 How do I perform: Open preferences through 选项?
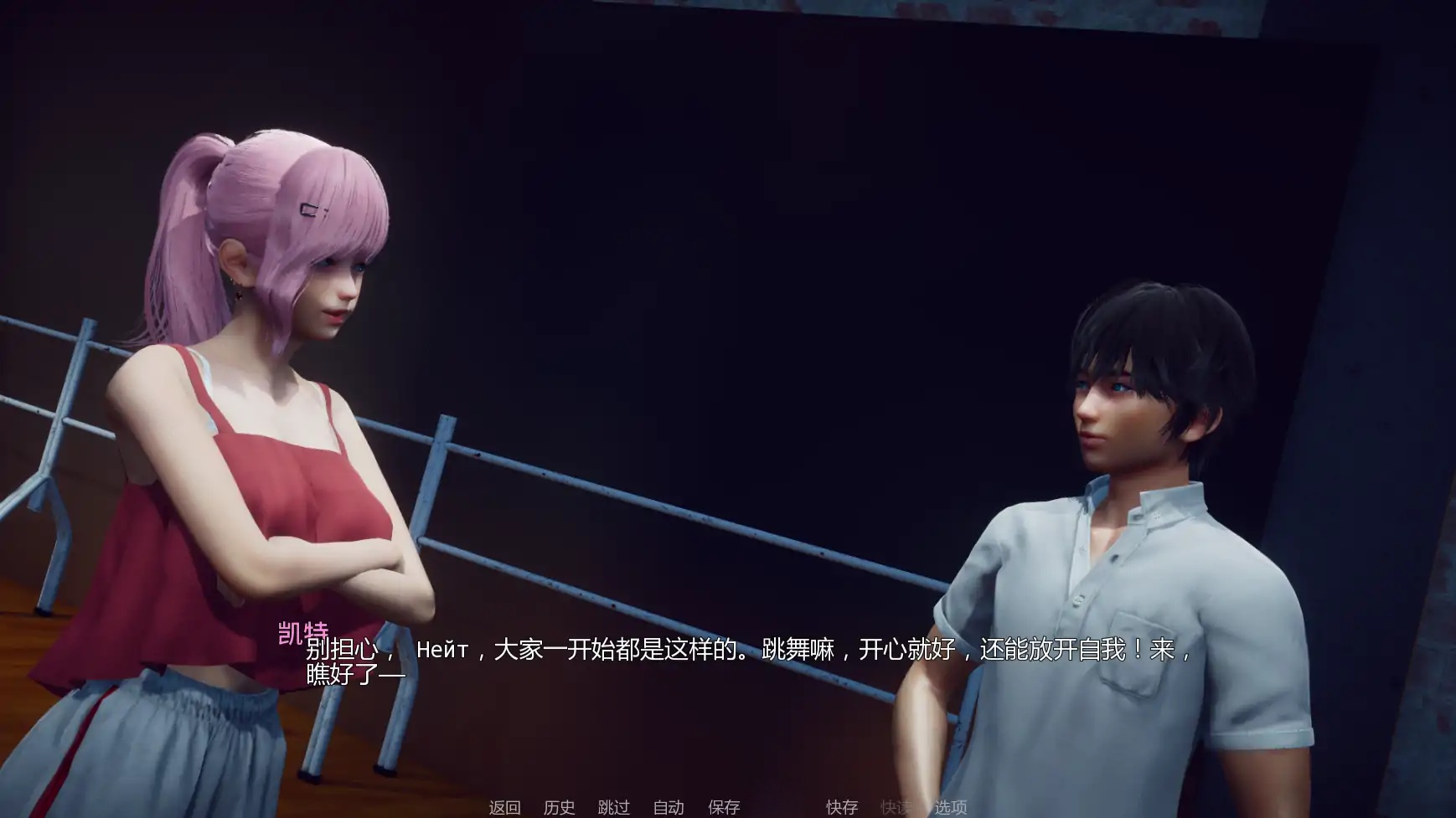(951, 809)
